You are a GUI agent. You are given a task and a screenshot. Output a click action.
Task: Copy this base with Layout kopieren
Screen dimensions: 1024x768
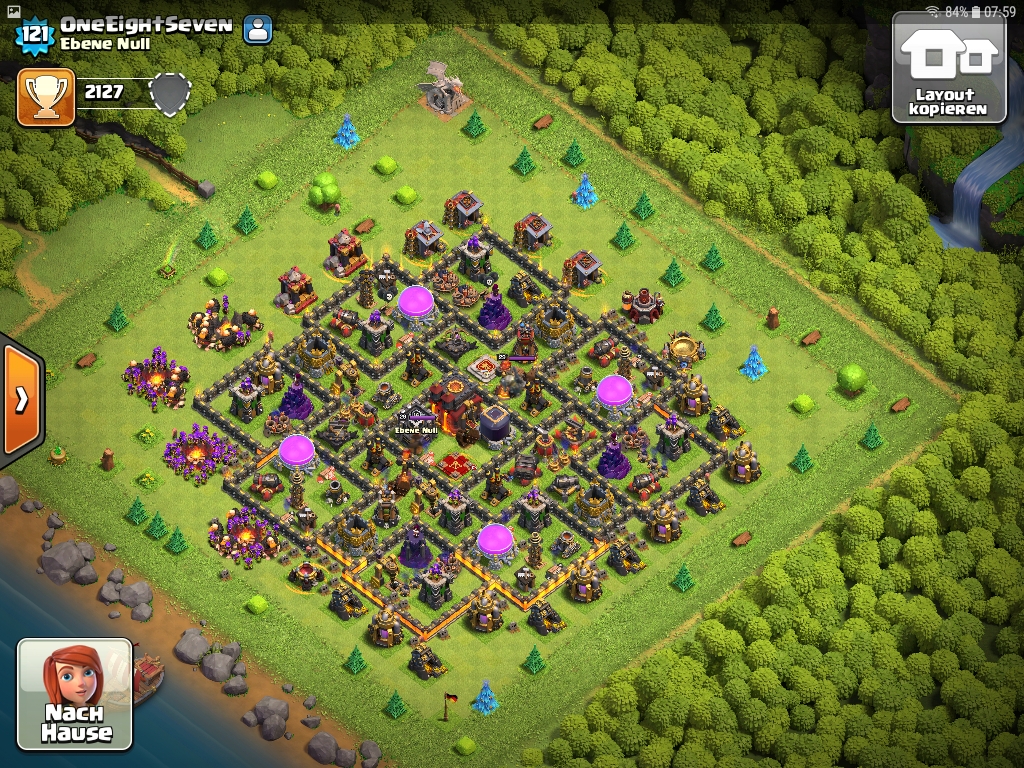click(948, 67)
